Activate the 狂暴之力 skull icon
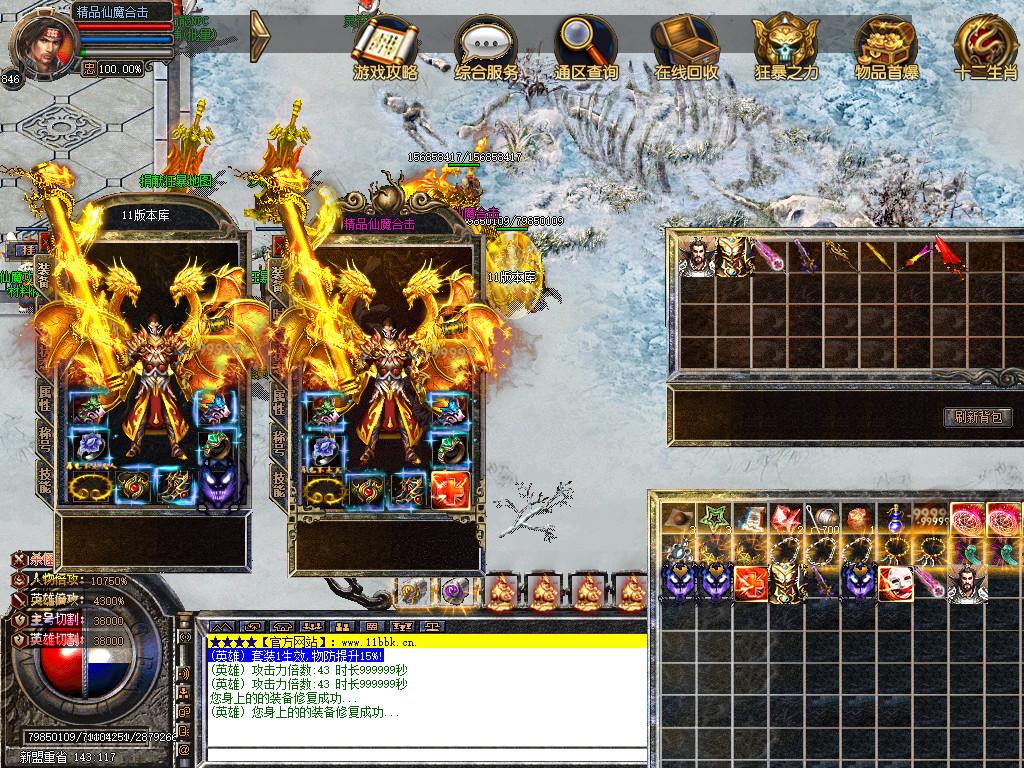This screenshot has height=768, width=1024. pos(786,45)
